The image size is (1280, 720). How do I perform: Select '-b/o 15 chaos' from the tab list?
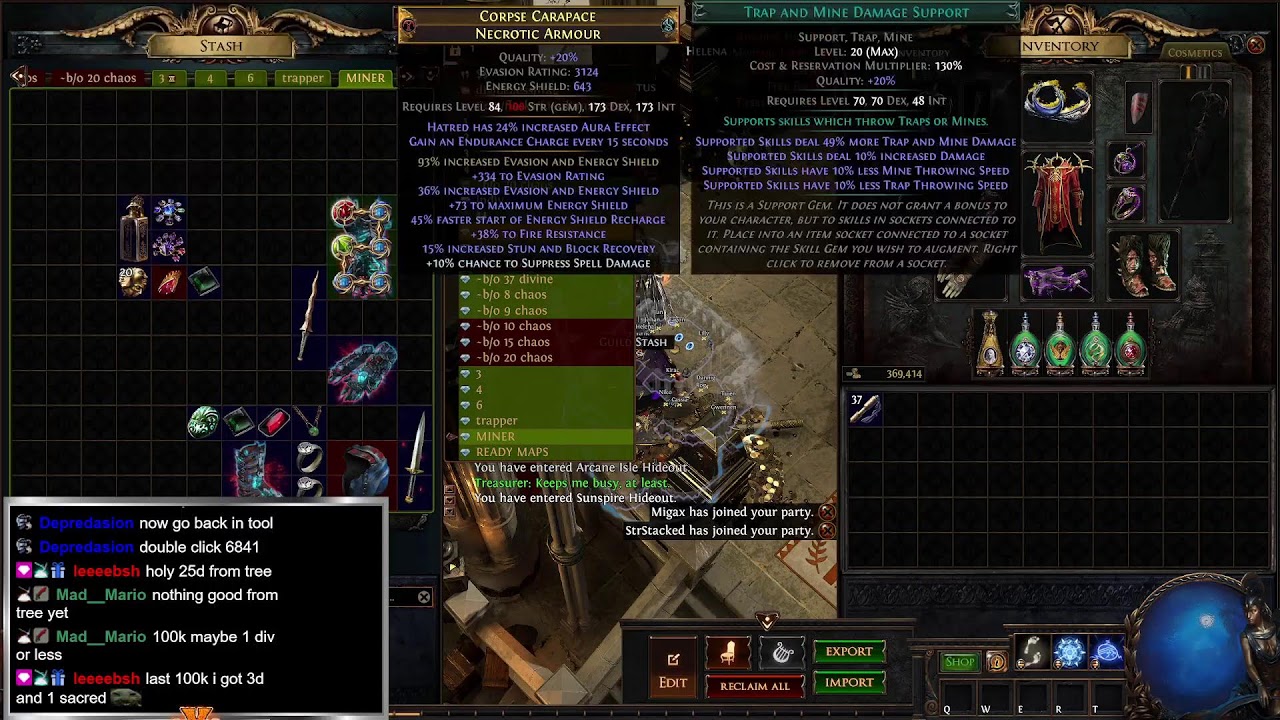513,342
